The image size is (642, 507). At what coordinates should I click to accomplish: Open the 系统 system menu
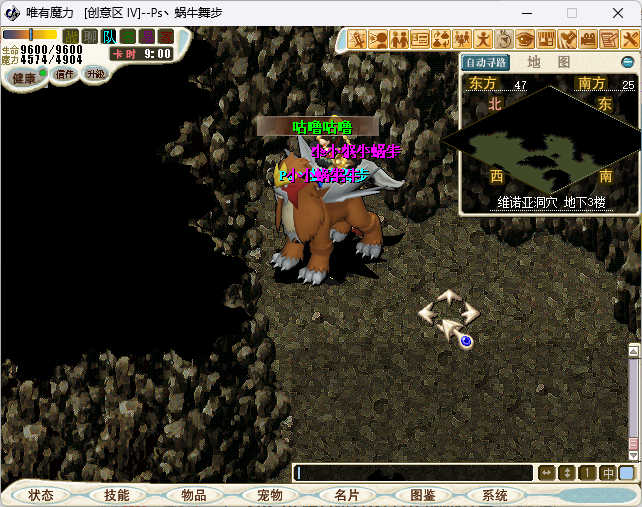pyautogui.click(x=495, y=495)
